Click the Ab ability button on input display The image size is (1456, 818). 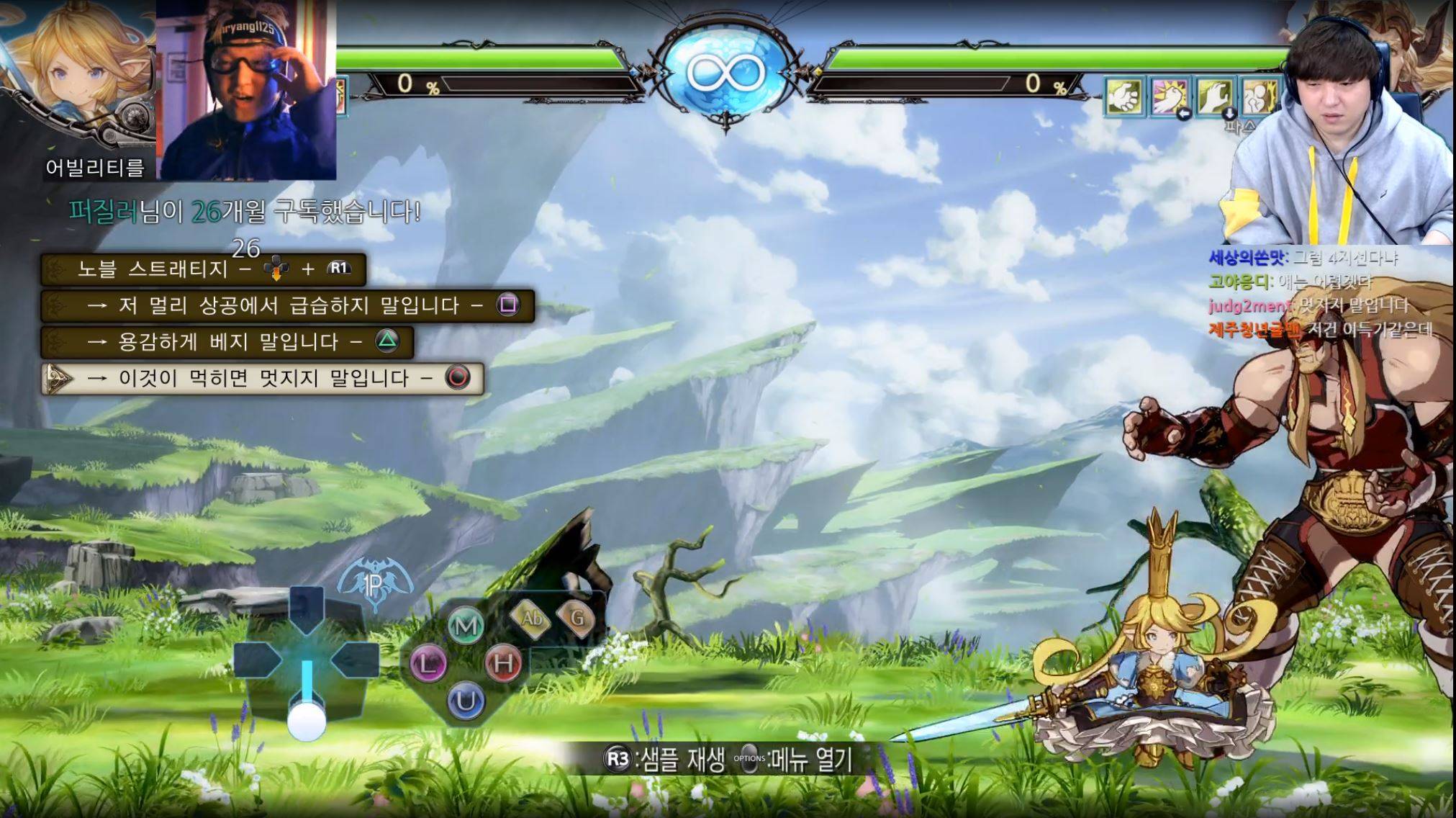(x=532, y=617)
